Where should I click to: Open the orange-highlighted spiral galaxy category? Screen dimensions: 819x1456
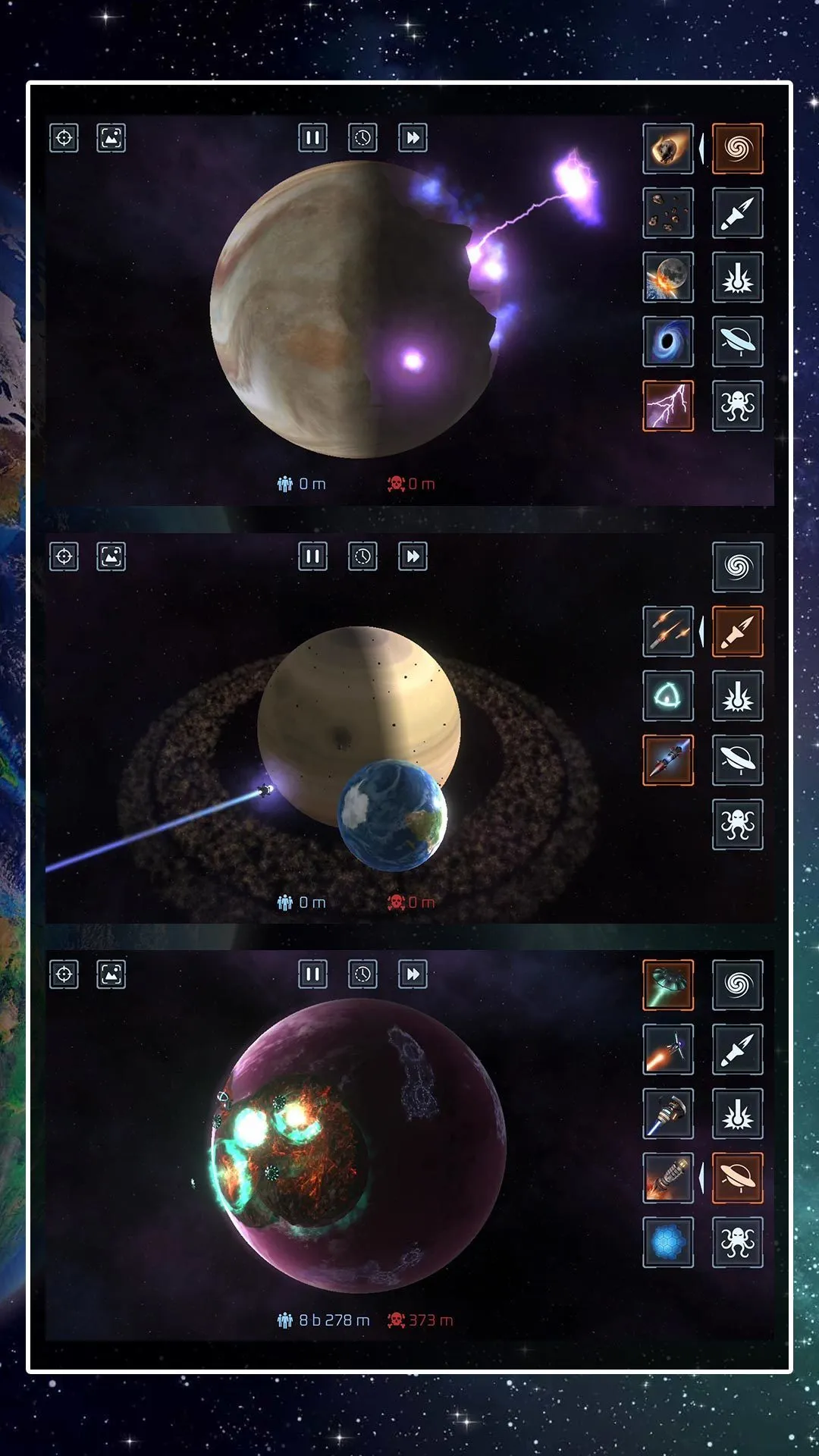(737, 149)
